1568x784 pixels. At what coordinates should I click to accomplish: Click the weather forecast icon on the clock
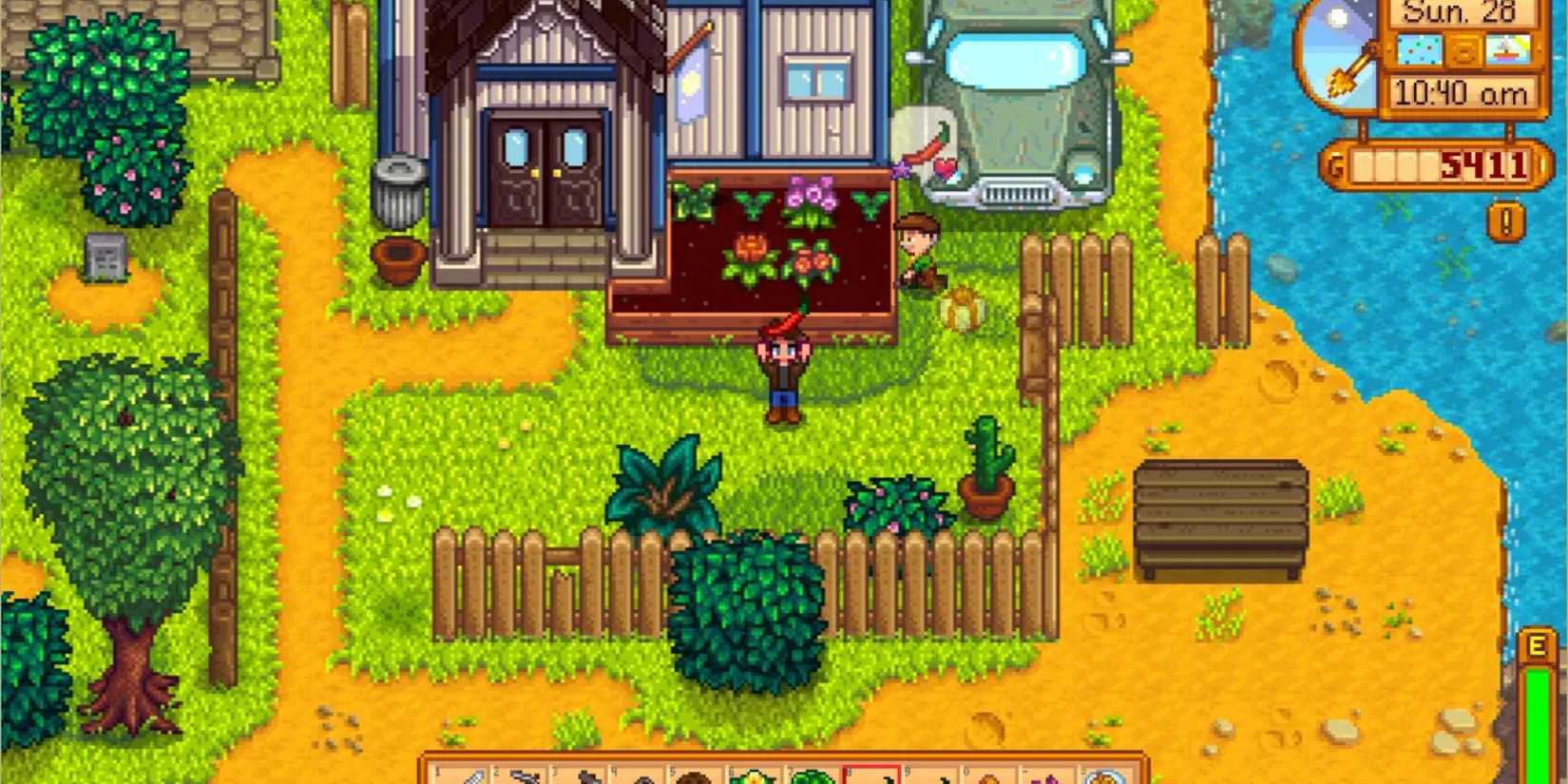point(1420,49)
